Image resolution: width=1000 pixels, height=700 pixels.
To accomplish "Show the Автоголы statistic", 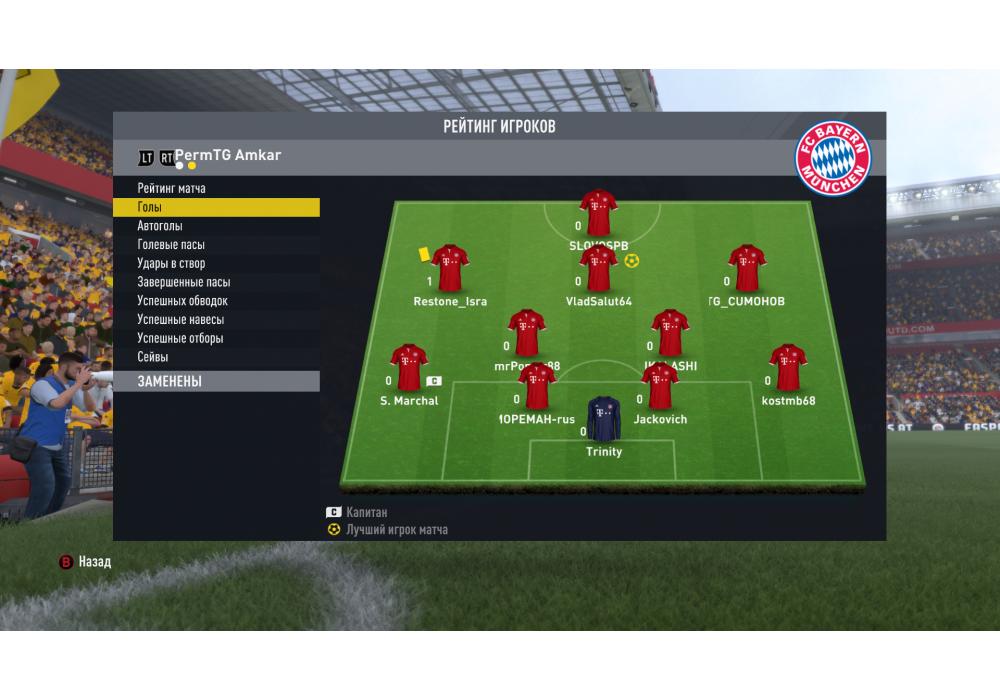I will pyautogui.click(x=160, y=226).
